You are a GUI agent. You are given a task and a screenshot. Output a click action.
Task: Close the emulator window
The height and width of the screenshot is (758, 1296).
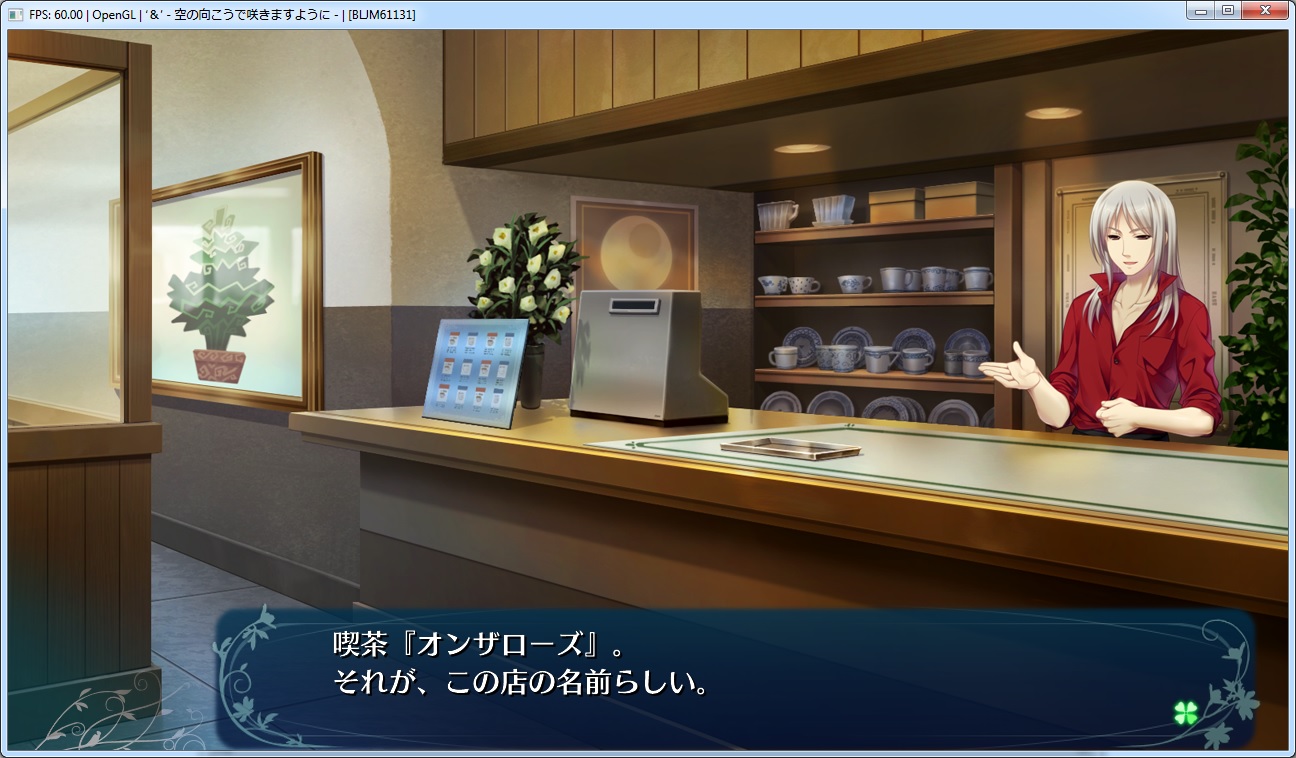1267,11
